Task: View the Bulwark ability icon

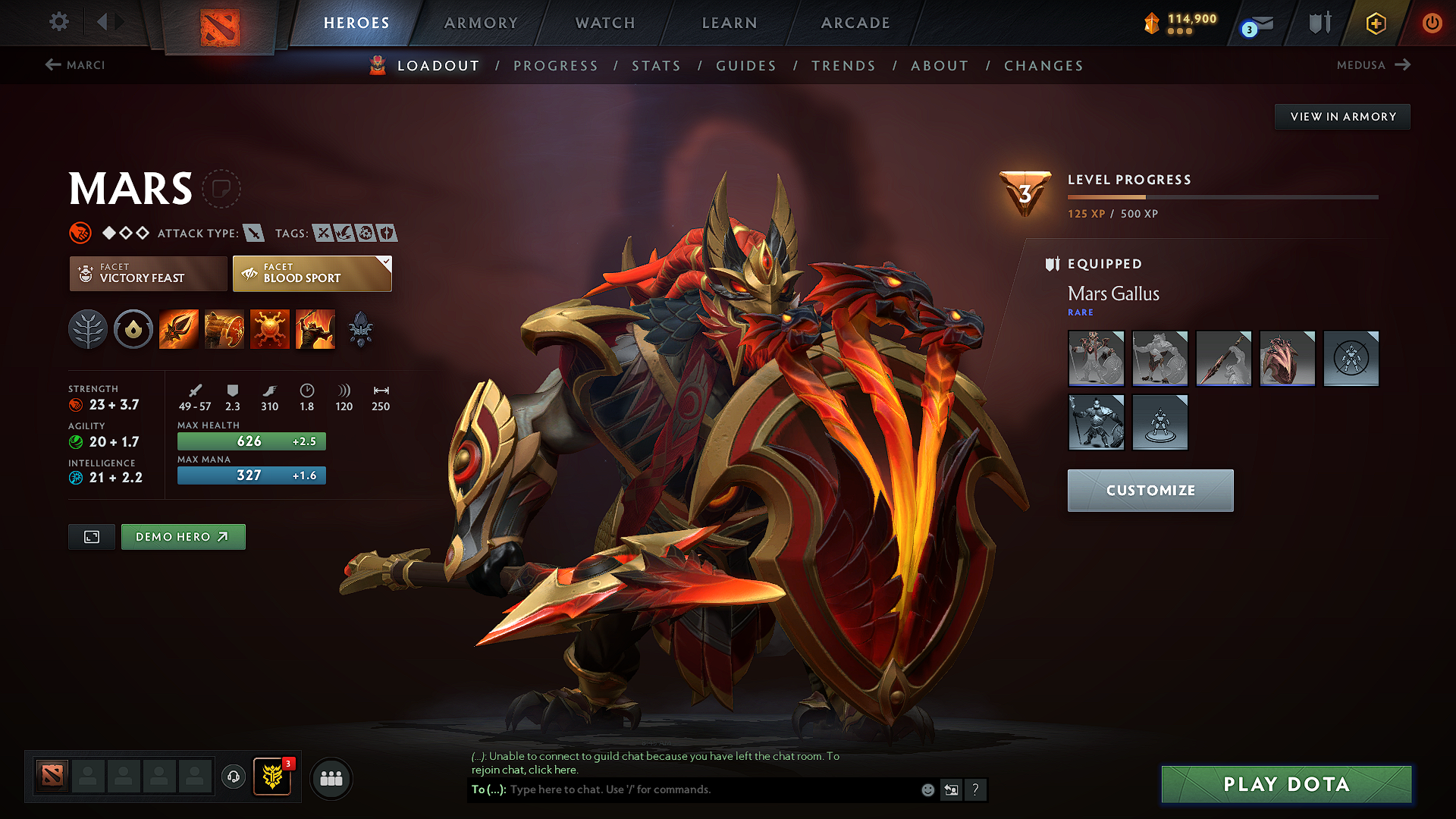Action: coord(270,328)
